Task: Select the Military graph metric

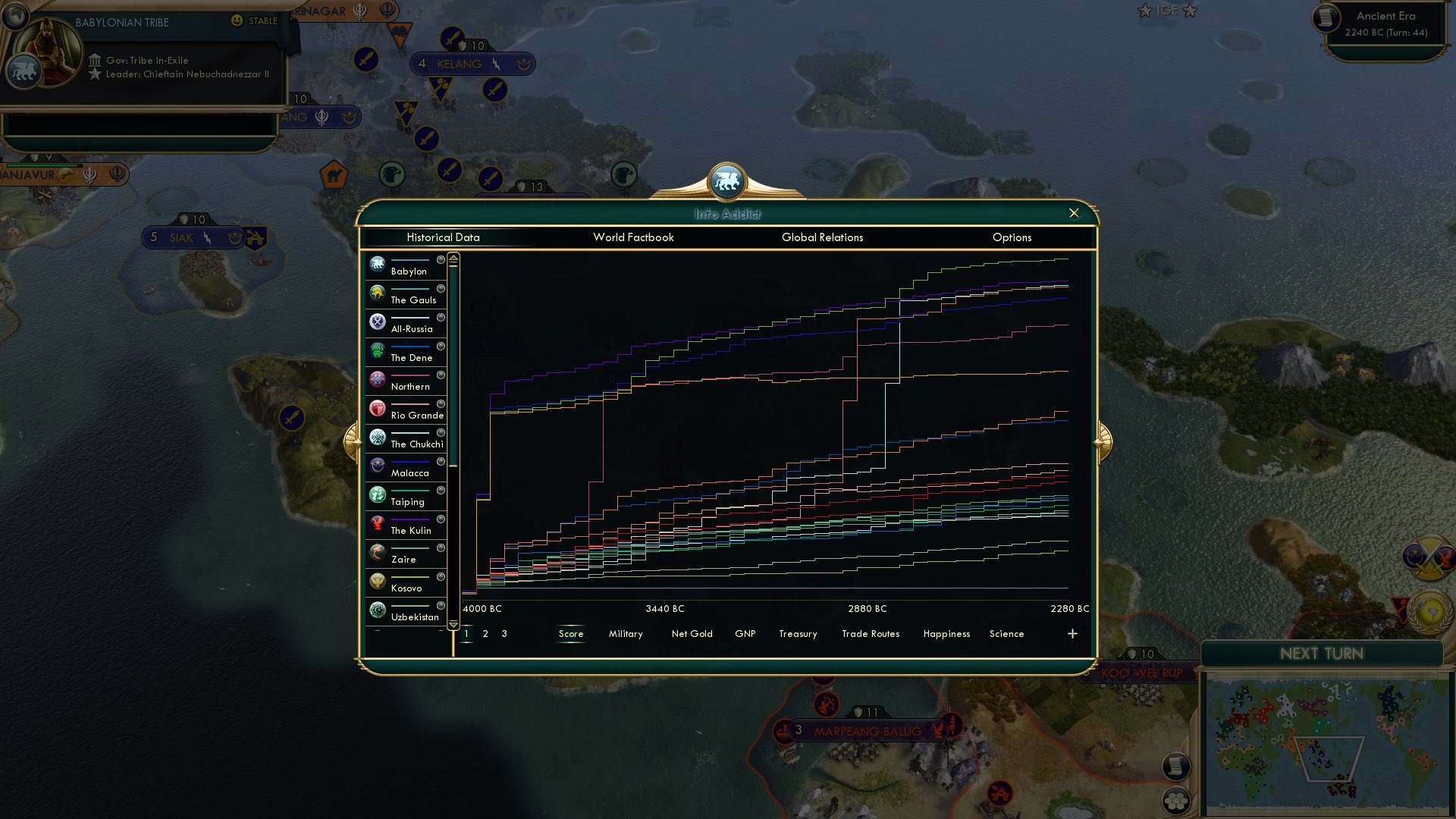Action: 625,634
